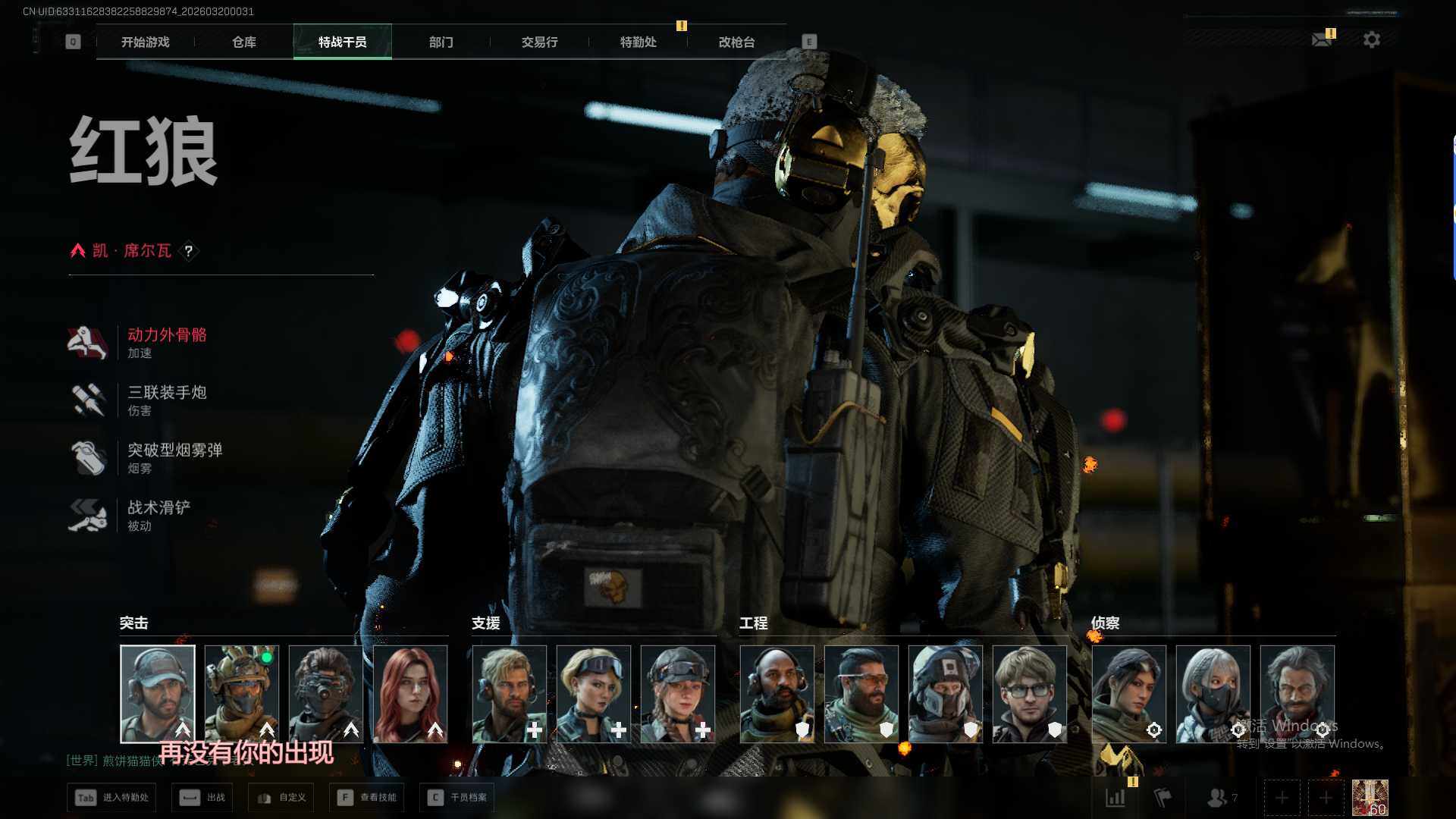This screenshot has width=1456, height=819.
Task: Open the 改枪台 tab
Action: tap(736, 42)
